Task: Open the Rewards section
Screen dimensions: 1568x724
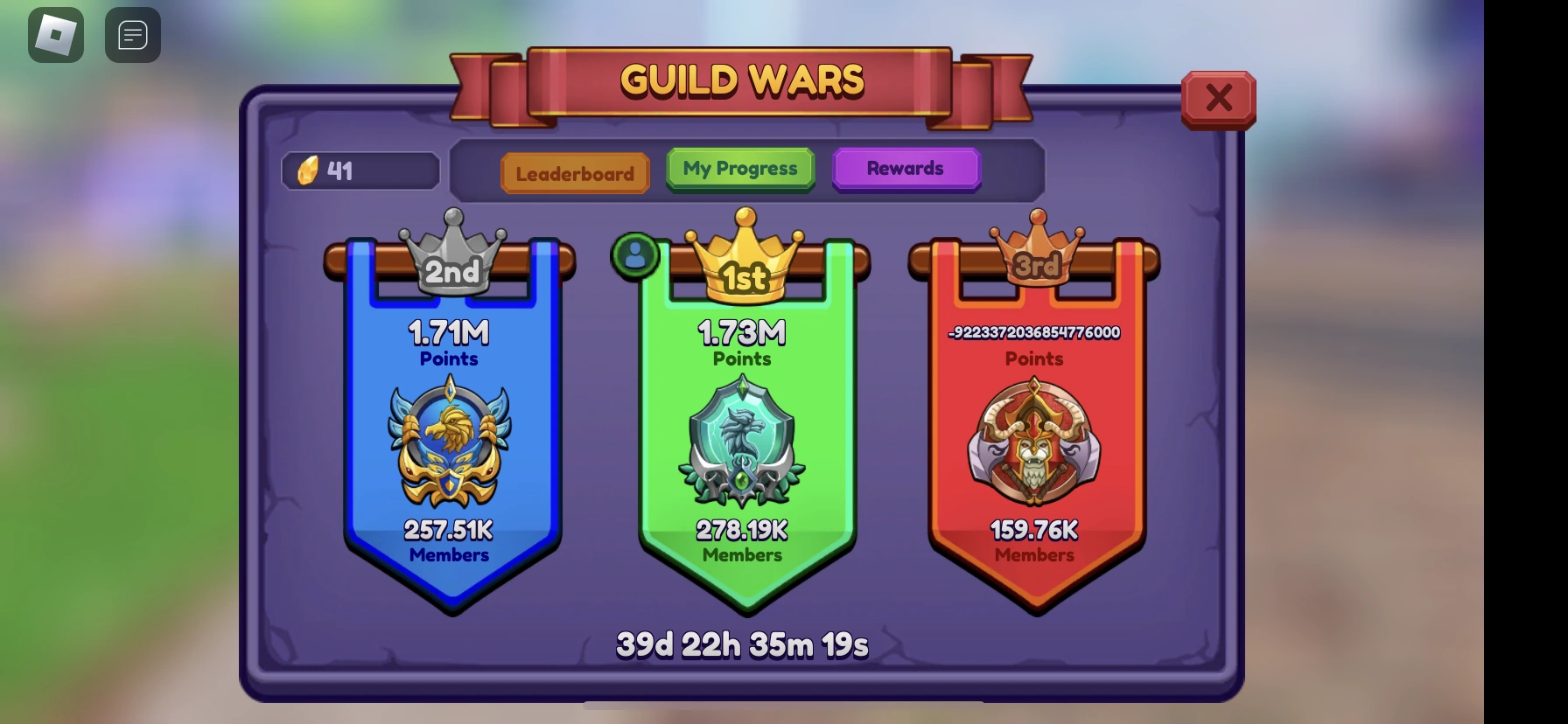Action: 906,168
